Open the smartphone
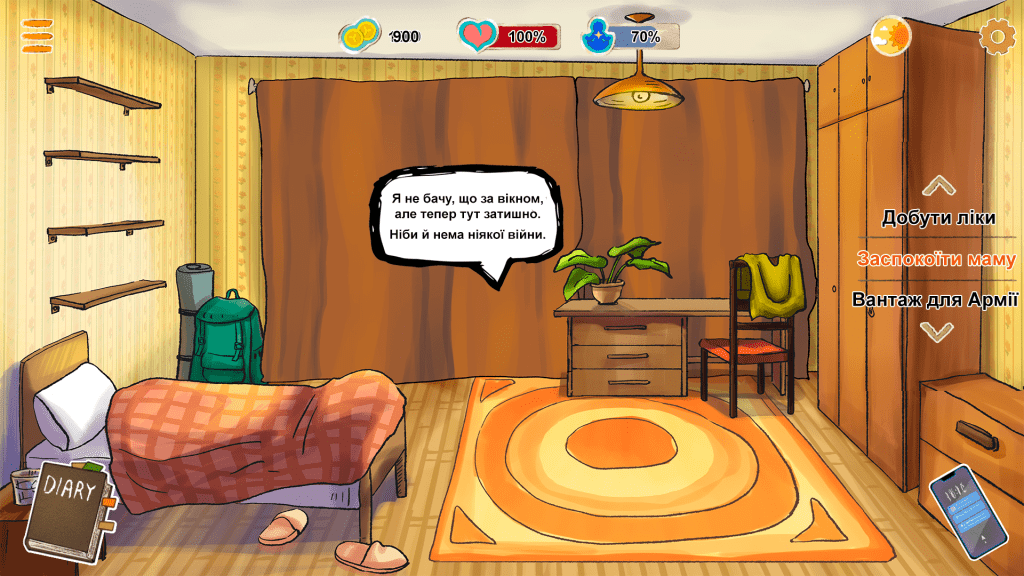1024x576 pixels. [x=967, y=510]
